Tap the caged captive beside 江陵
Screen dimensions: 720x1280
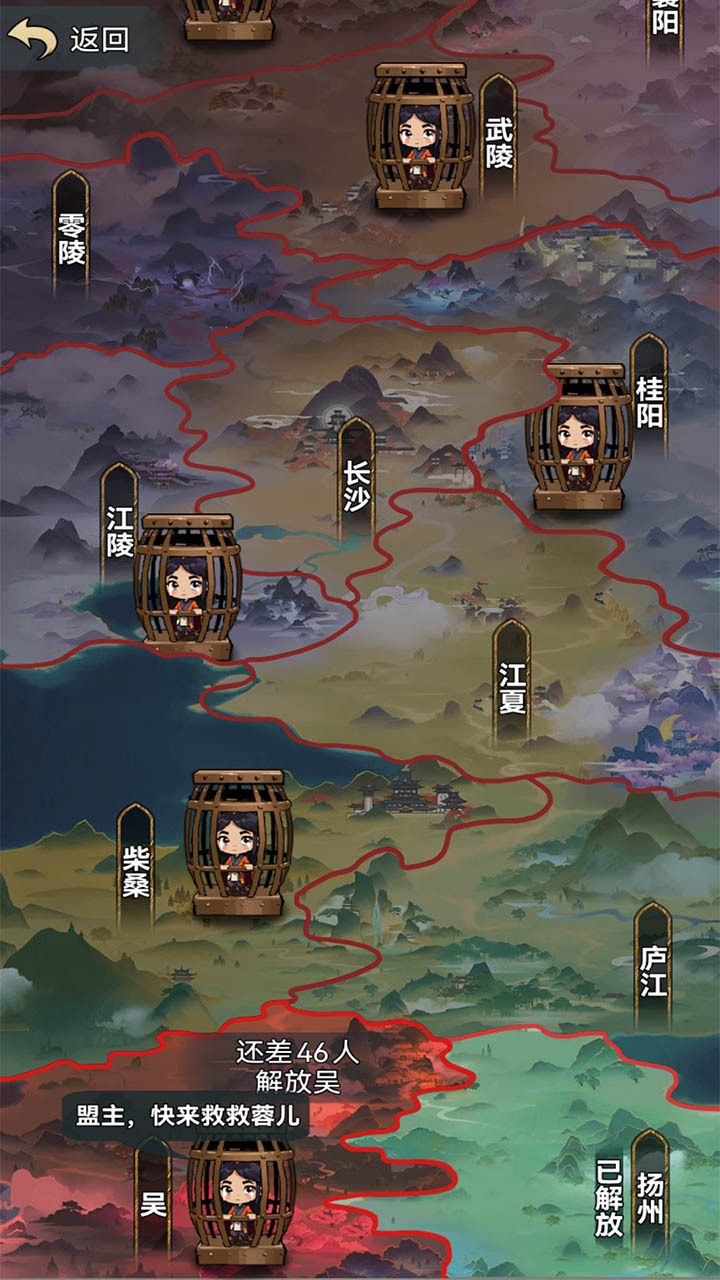(187, 586)
